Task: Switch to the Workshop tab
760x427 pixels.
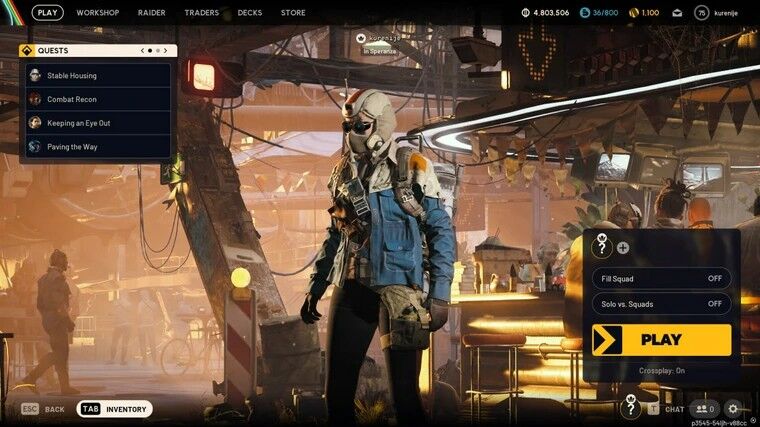Action: [x=98, y=13]
